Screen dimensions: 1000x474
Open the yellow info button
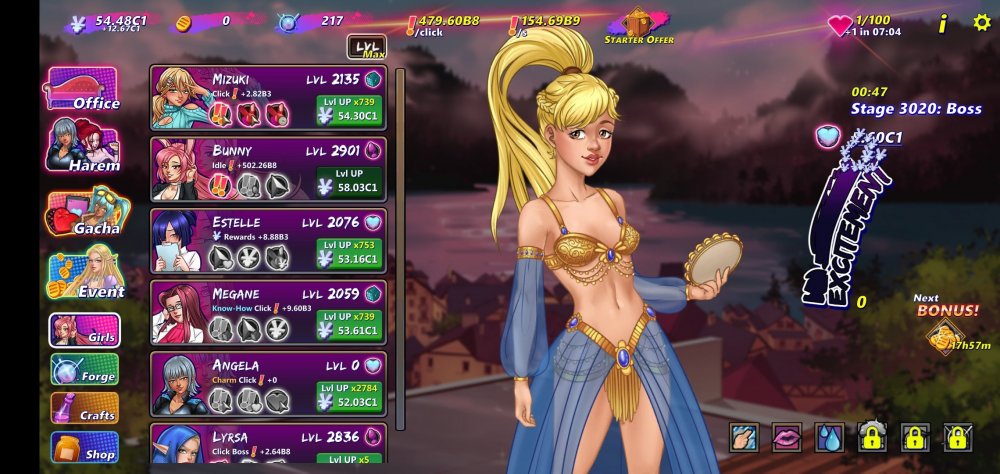coord(942,23)
